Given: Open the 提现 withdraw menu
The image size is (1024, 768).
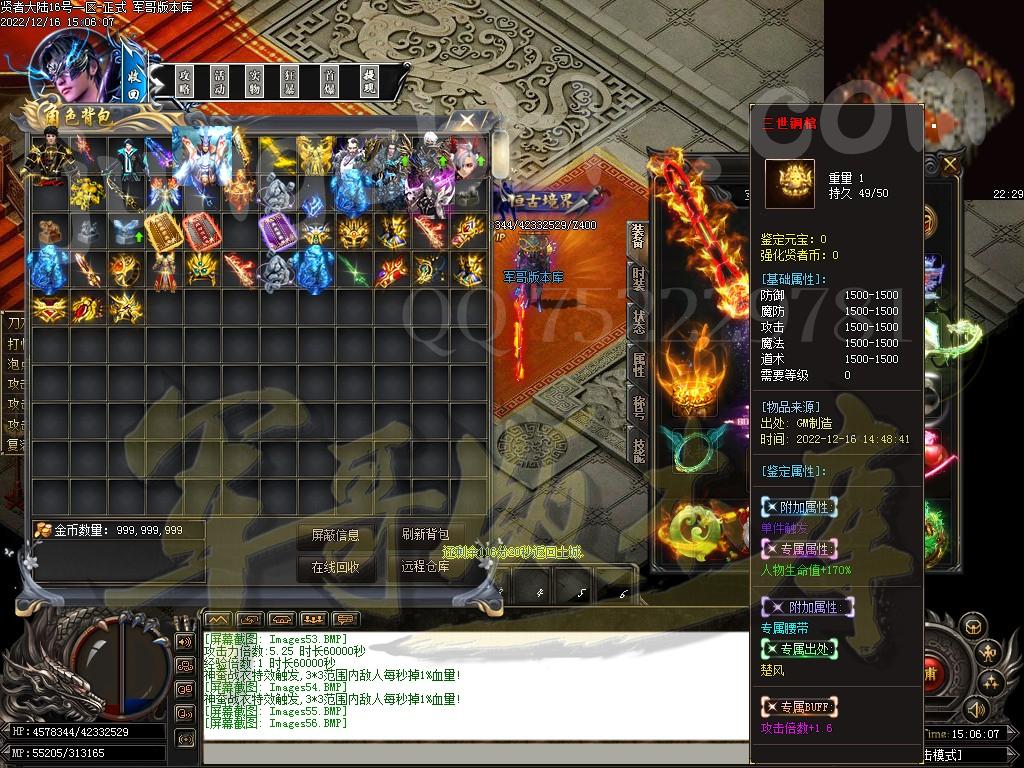Looking at the screenshot, I should [368, 81].
